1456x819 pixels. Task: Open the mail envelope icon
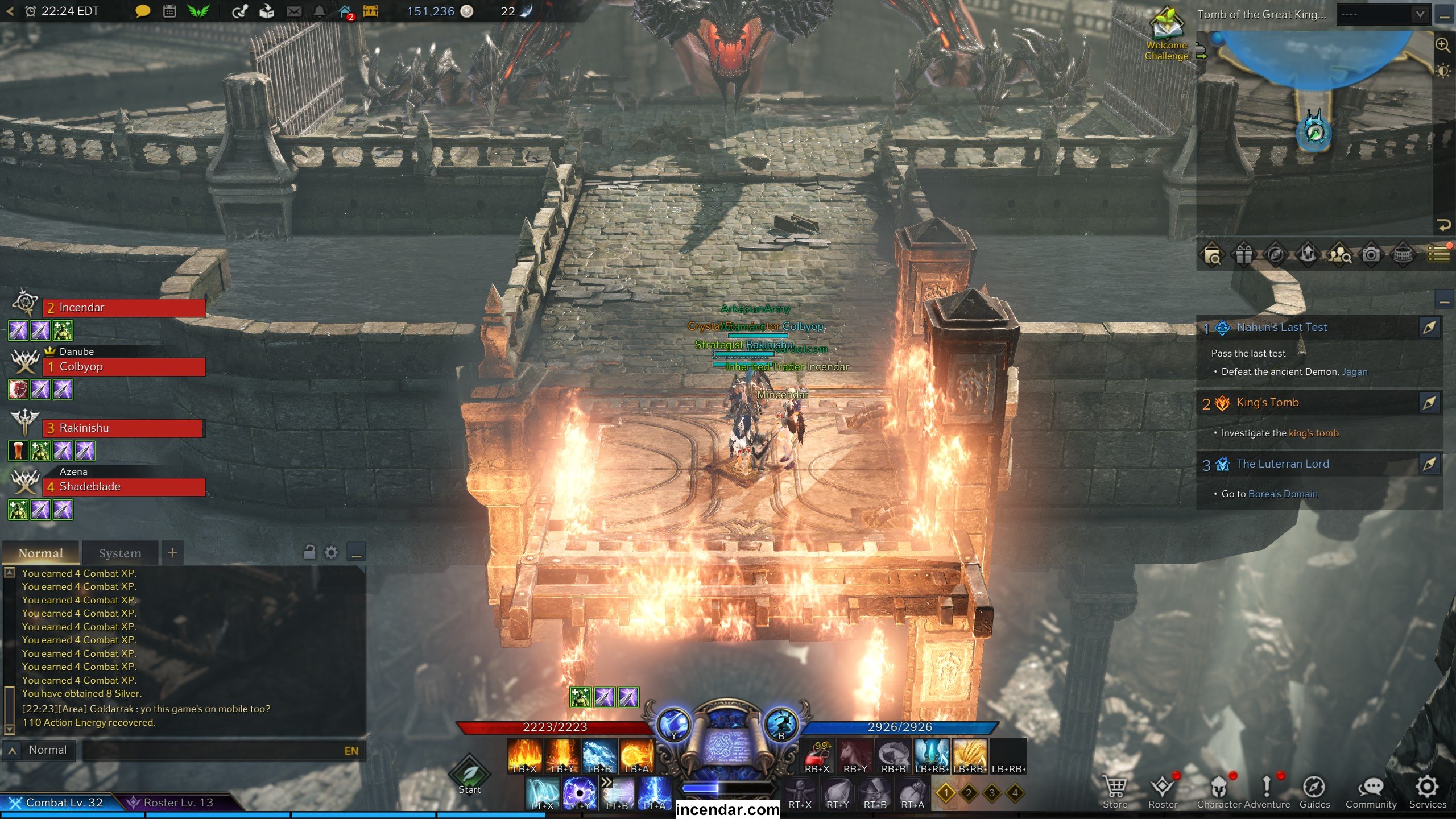click(x=294, y=11)
